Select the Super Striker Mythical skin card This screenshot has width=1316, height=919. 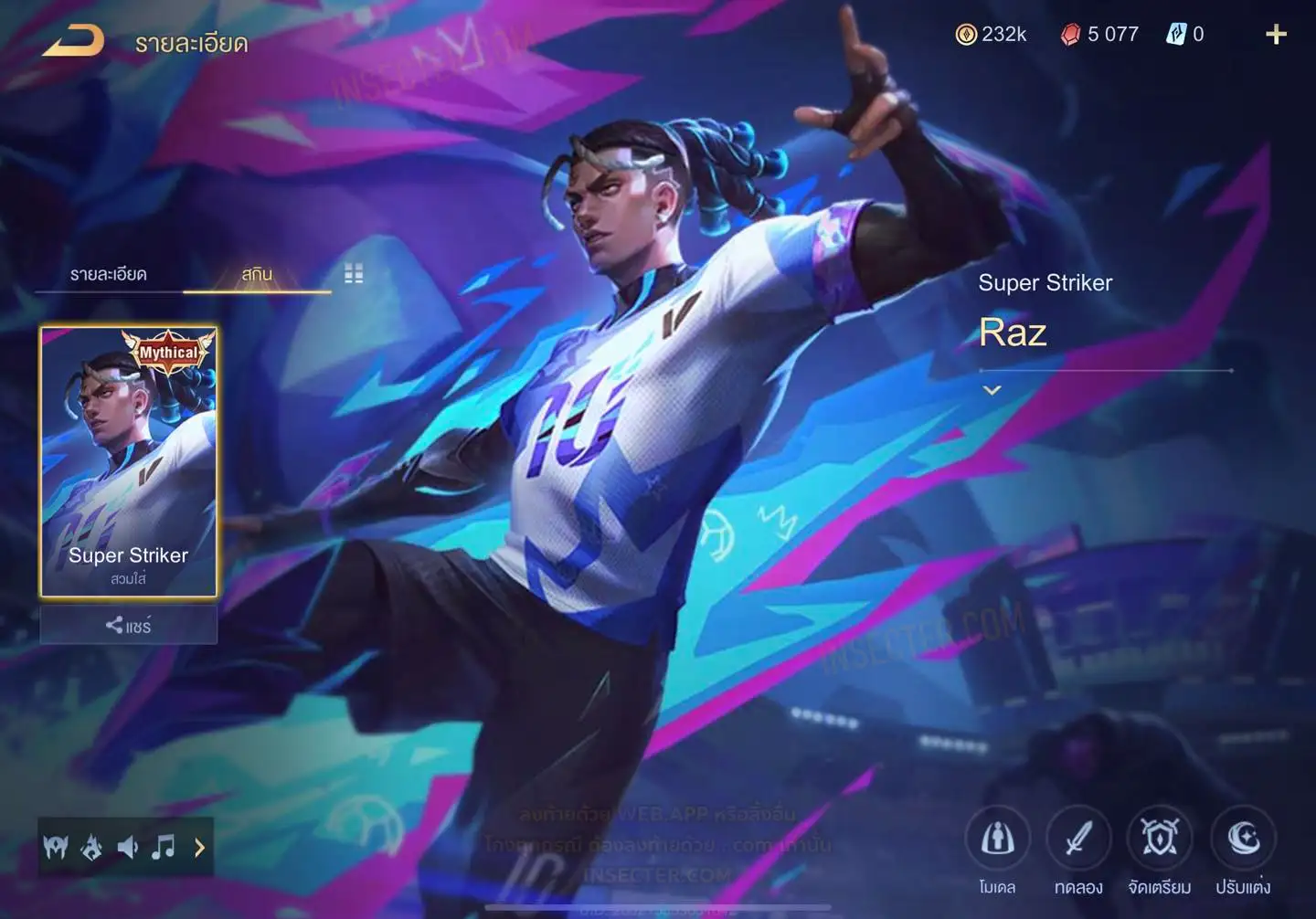(x=129, y=461)
